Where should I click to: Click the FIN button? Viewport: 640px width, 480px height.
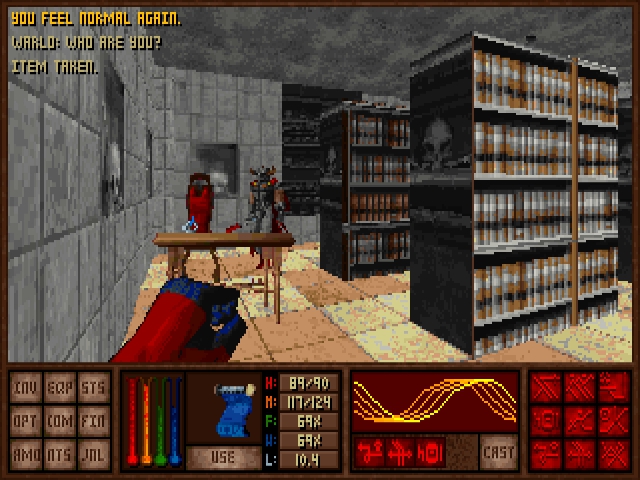point(93,420)
